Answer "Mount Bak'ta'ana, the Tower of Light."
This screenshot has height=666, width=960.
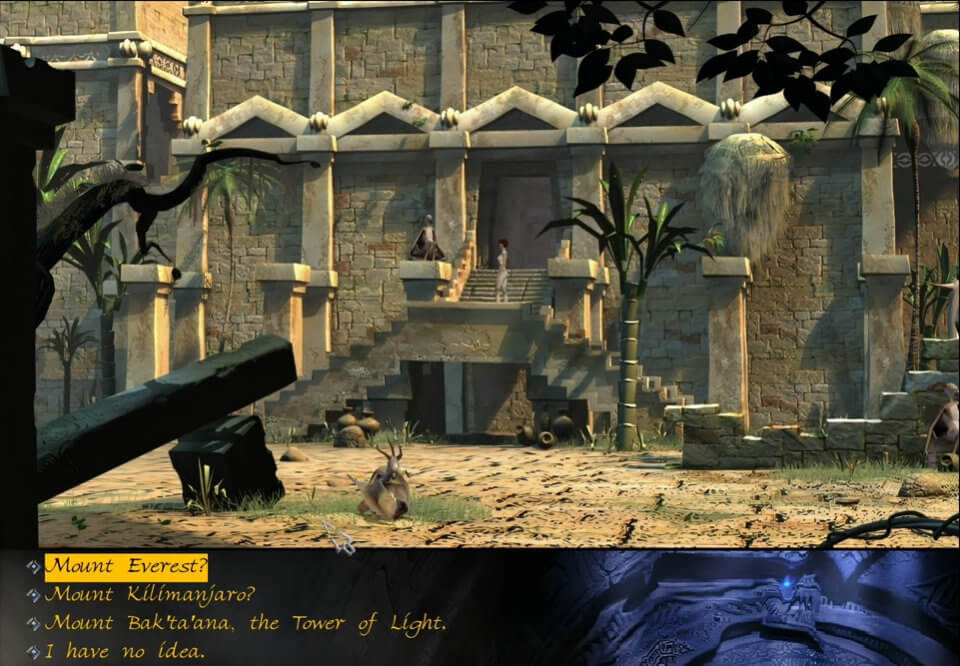[x=245, y=623]
